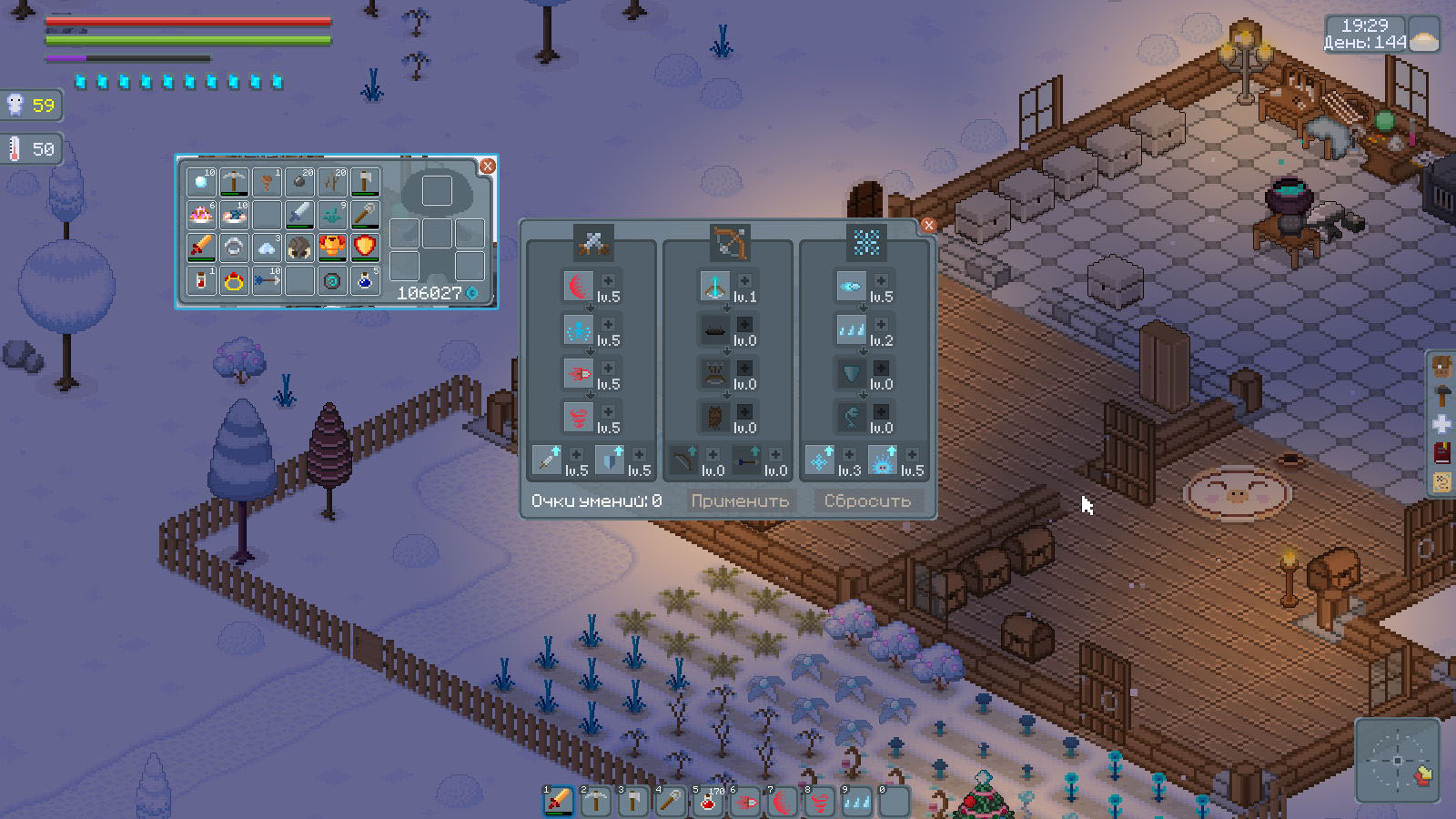Pick the horned helmet in inventory
The height and width of the screenshot is (819, 1456).
coord(299,248)
